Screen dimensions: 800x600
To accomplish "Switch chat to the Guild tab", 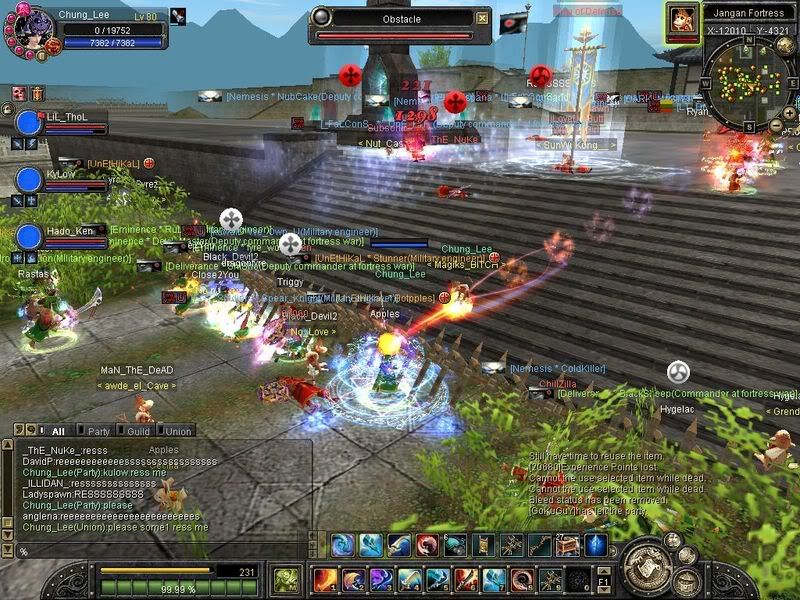I will (139, 431).
